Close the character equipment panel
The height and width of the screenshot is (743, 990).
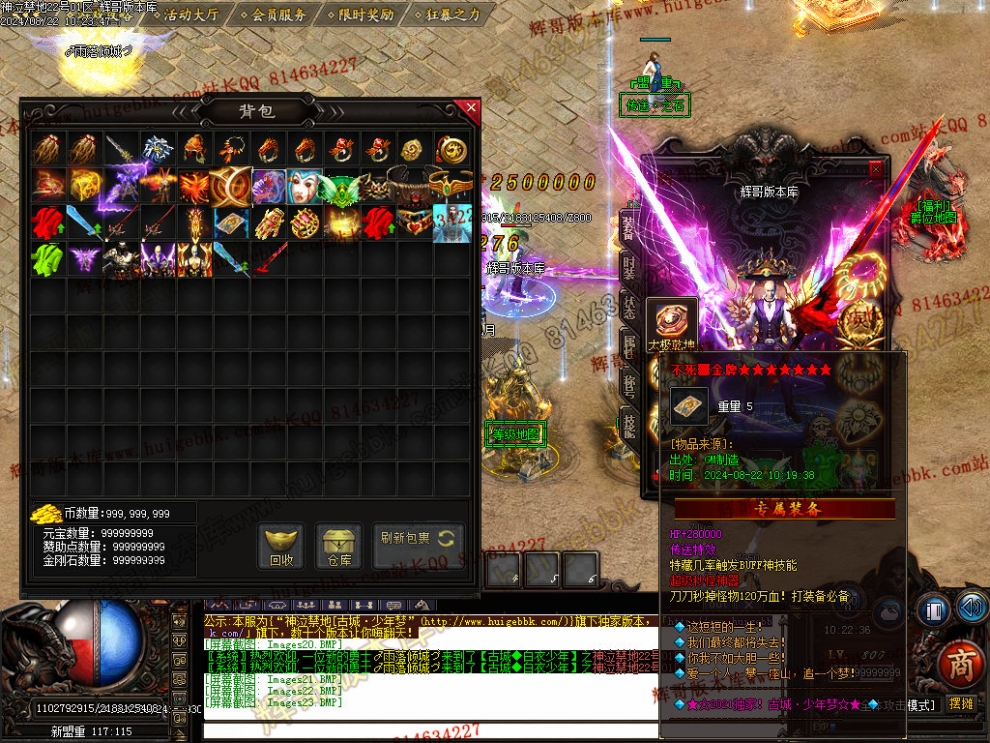pos(876,168)
